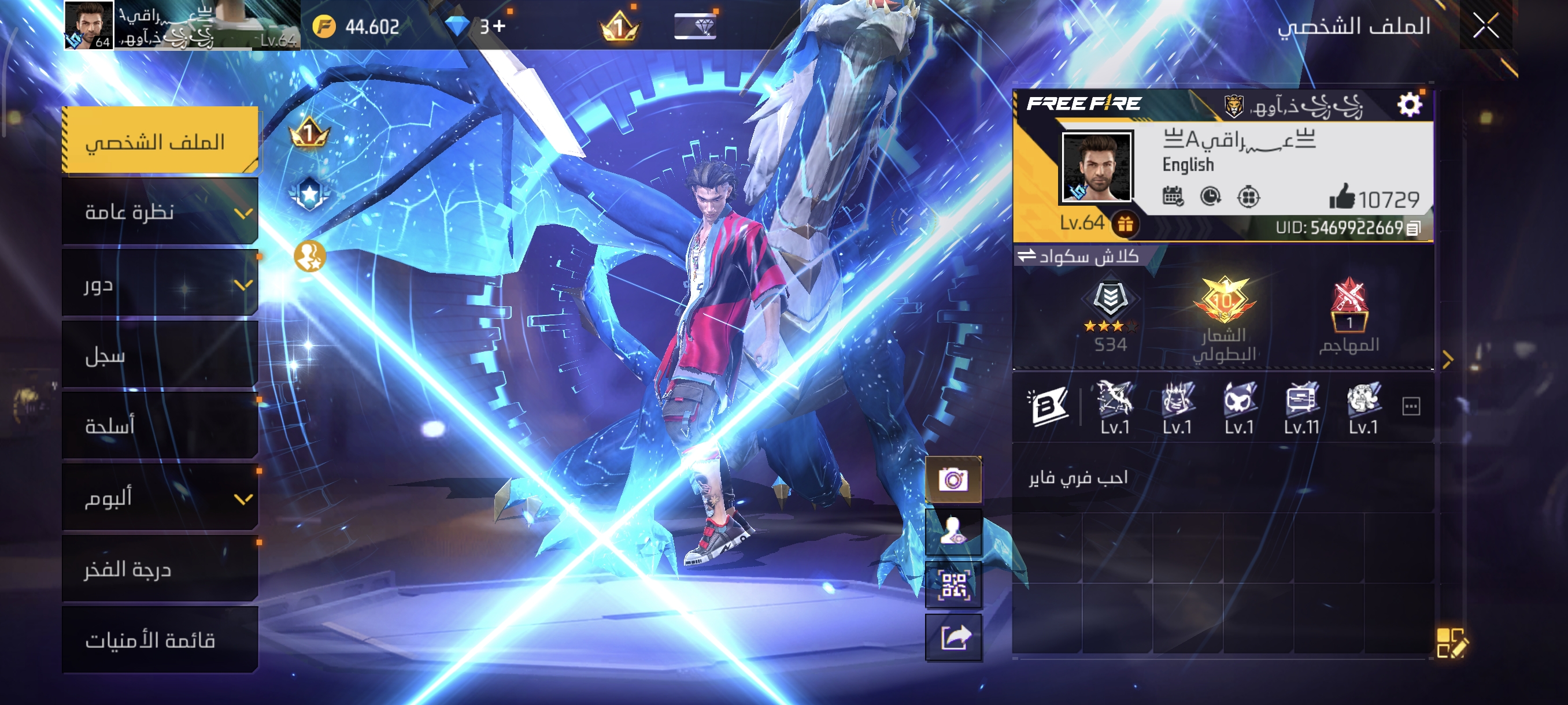Share the profile with arrow button

tap(953, 637)
